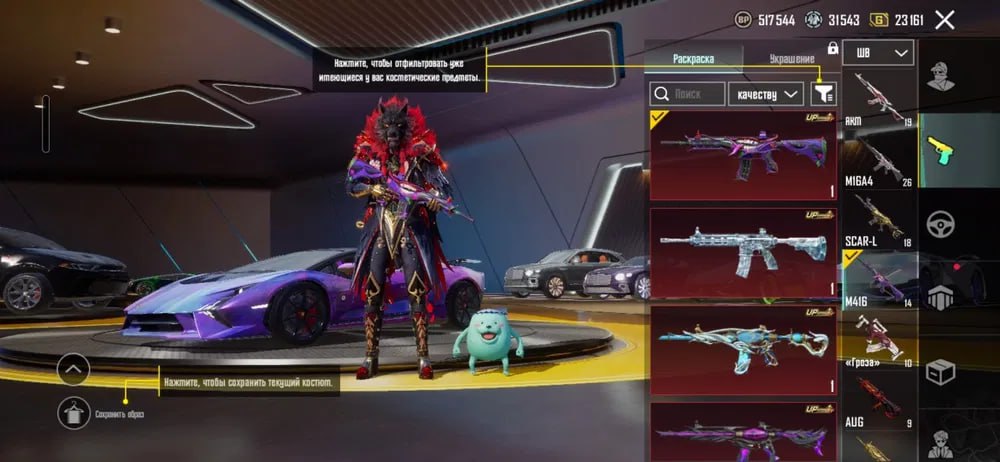Expand the weapon type dropdown at top
Screen dimensions: 1000x462
coord(878,52)
